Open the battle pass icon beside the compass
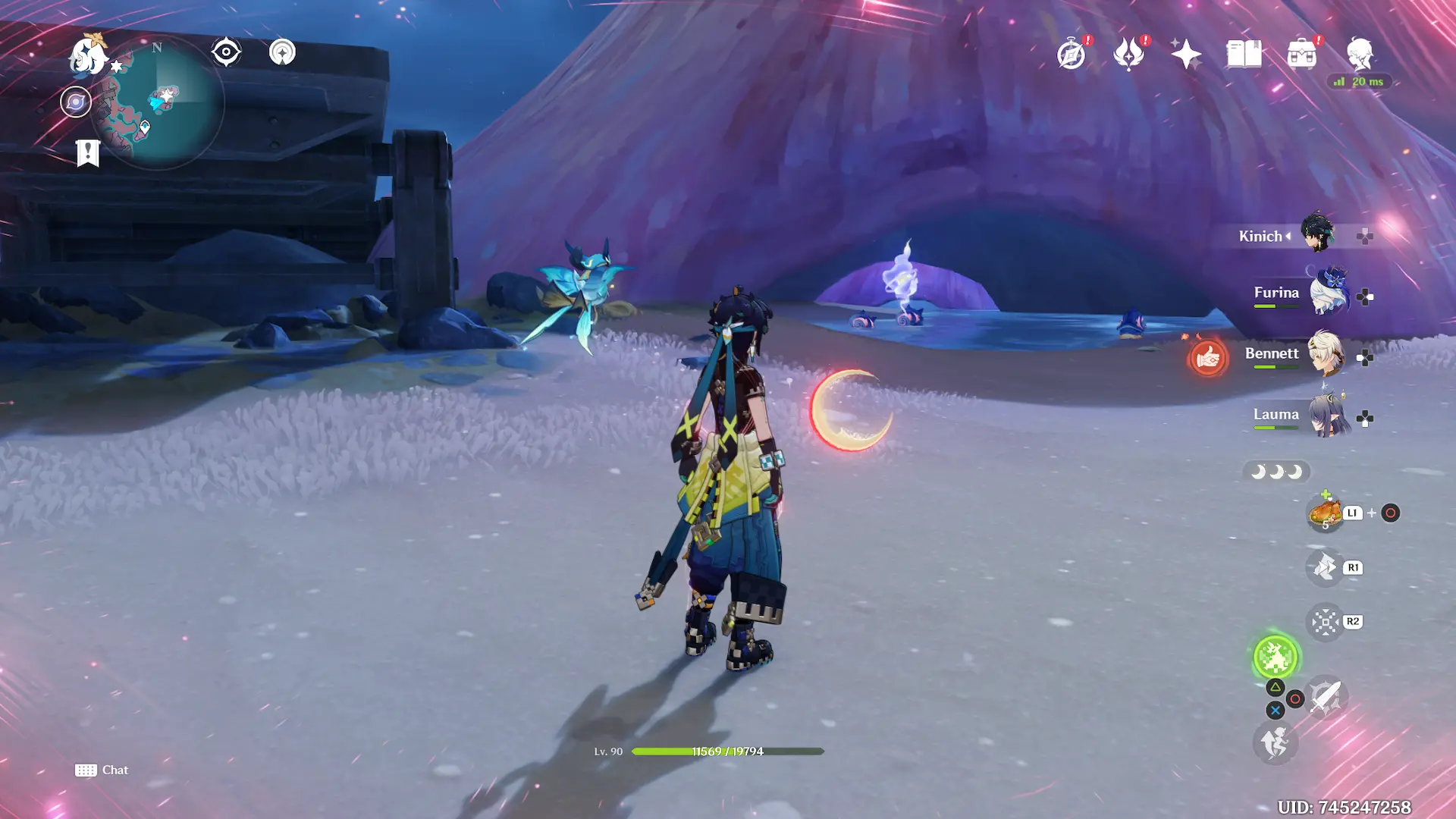This screenshot has width=1456, height=819. (x=1128, y=55)
